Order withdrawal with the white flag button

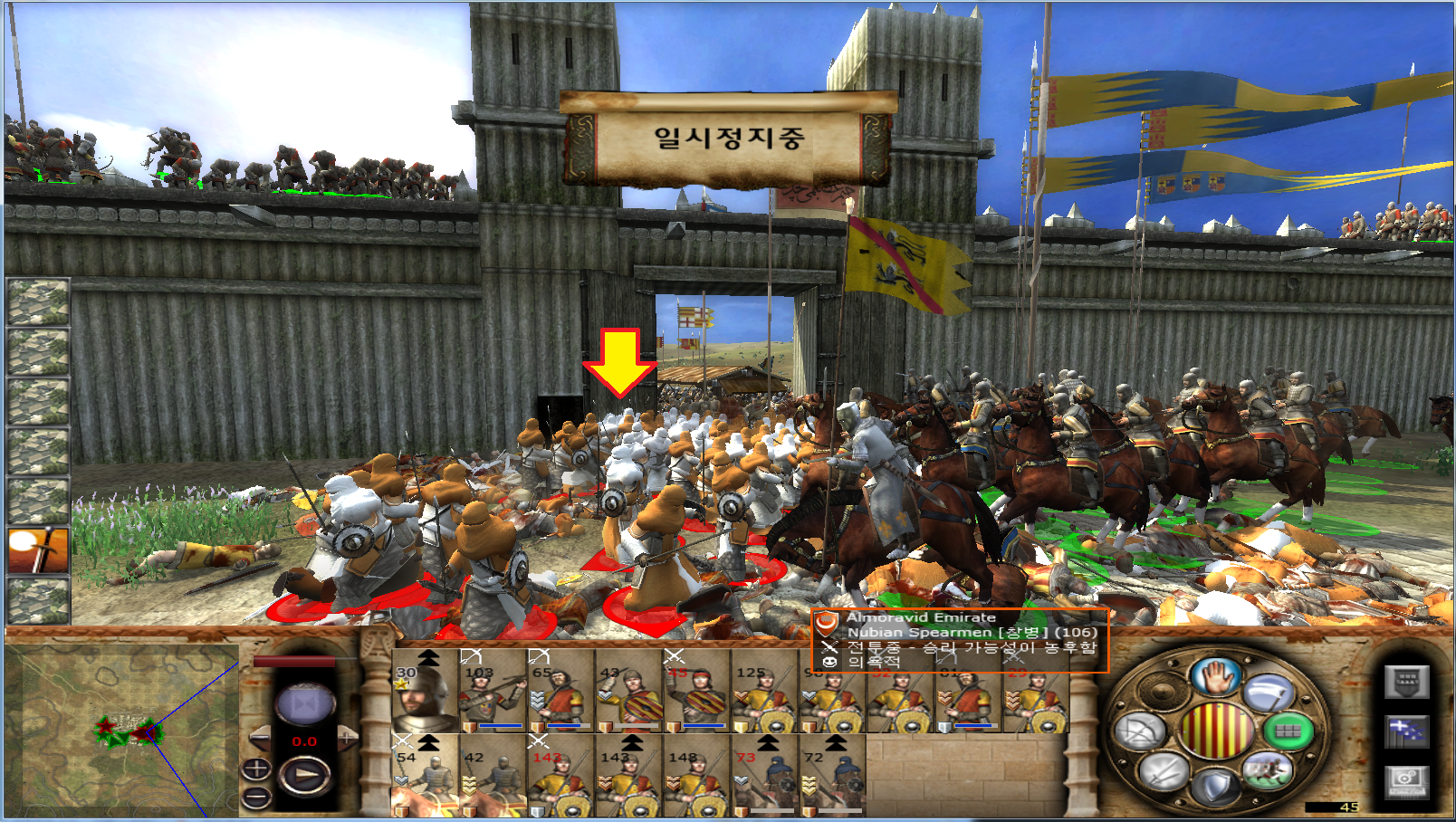tap(1268, 694)
